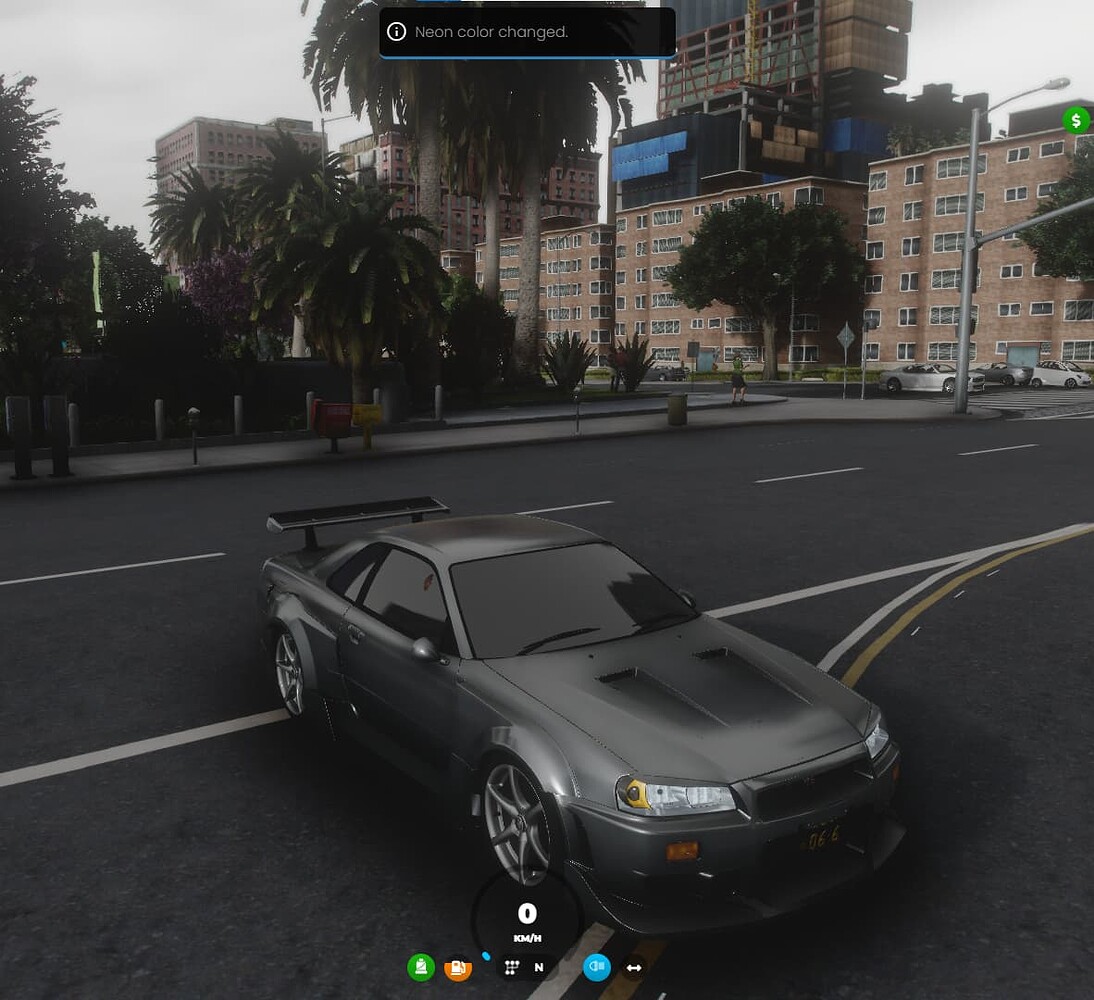Toggle the blue headlights icon
Screen dimensions: 1094x1000
pyautogui.click(x=597, y=967)
